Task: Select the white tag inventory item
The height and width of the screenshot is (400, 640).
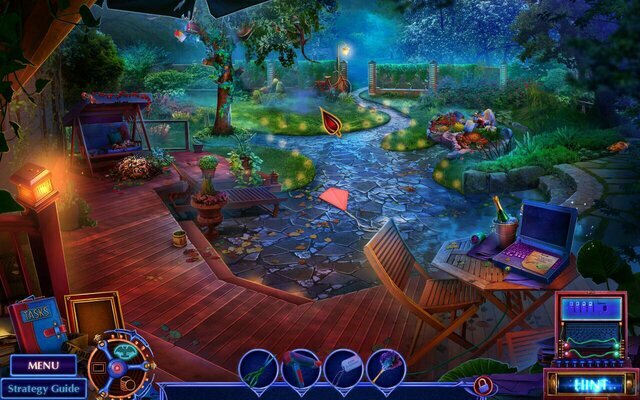Action: click(342, 368)
